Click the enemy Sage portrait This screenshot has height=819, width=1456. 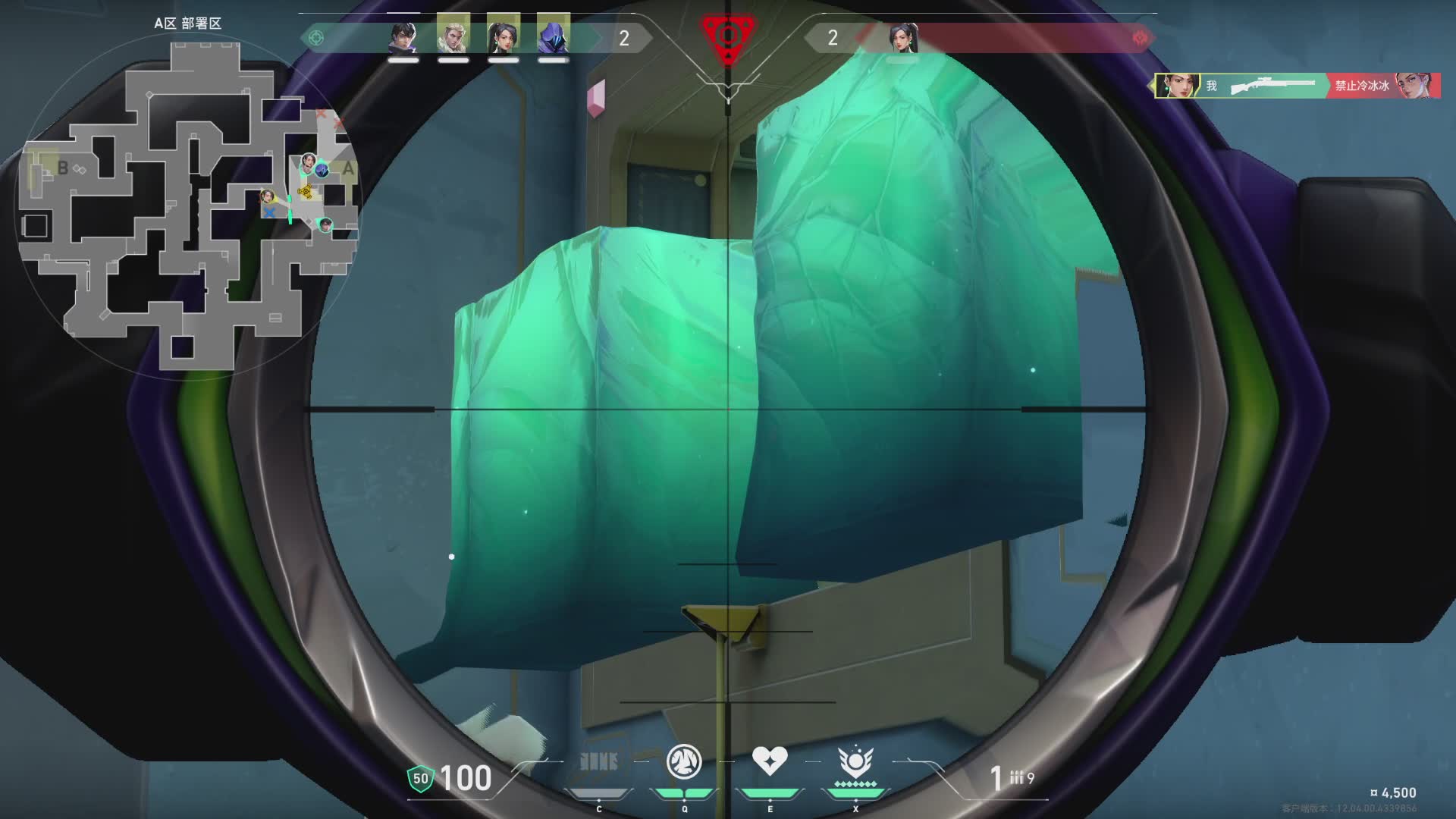[903, 37]
